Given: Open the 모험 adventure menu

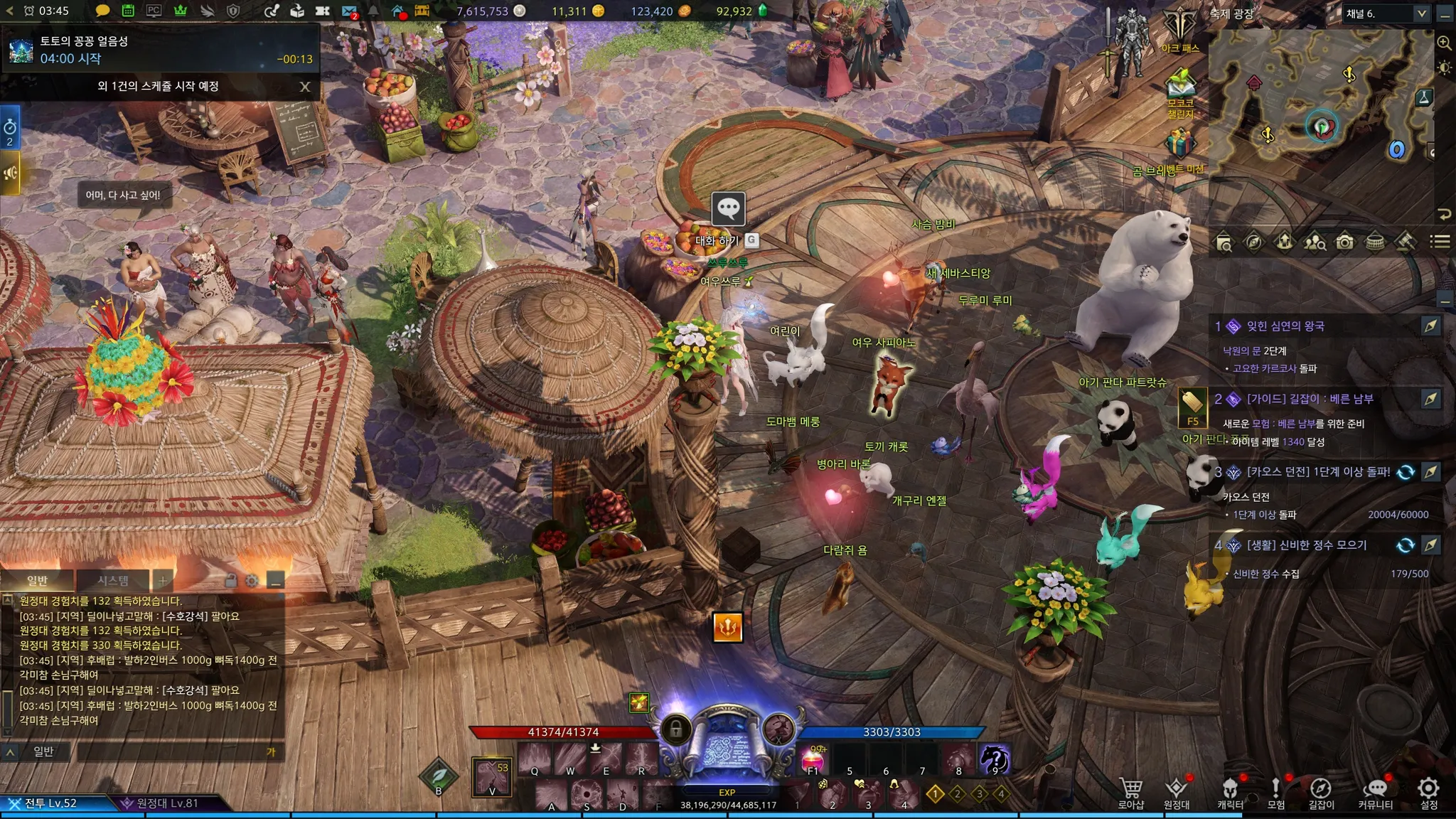Looking at the screenshot, I should [x=1276, y=792].
